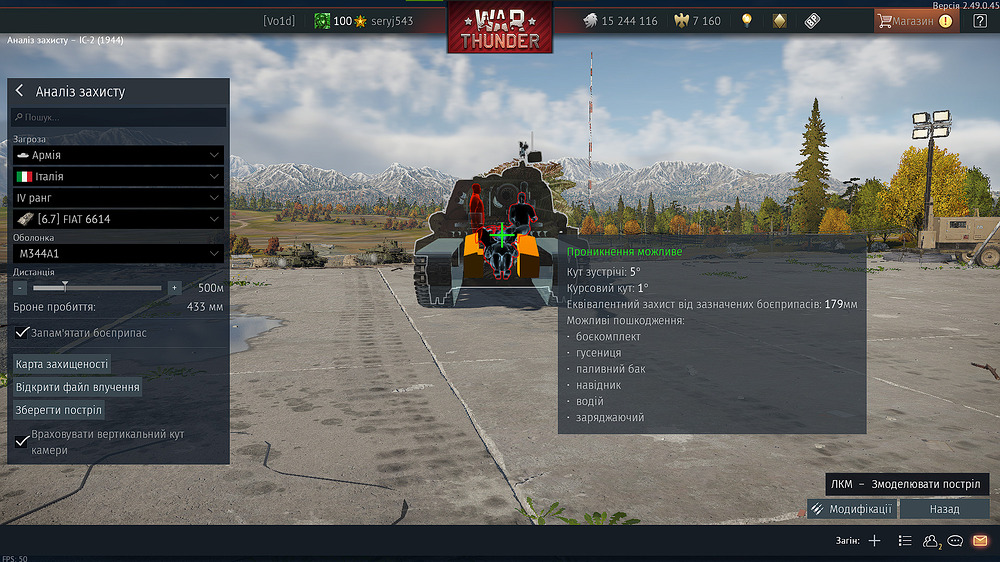Click Зберегти постріл button
The image size is (1000, 562).
59,410
